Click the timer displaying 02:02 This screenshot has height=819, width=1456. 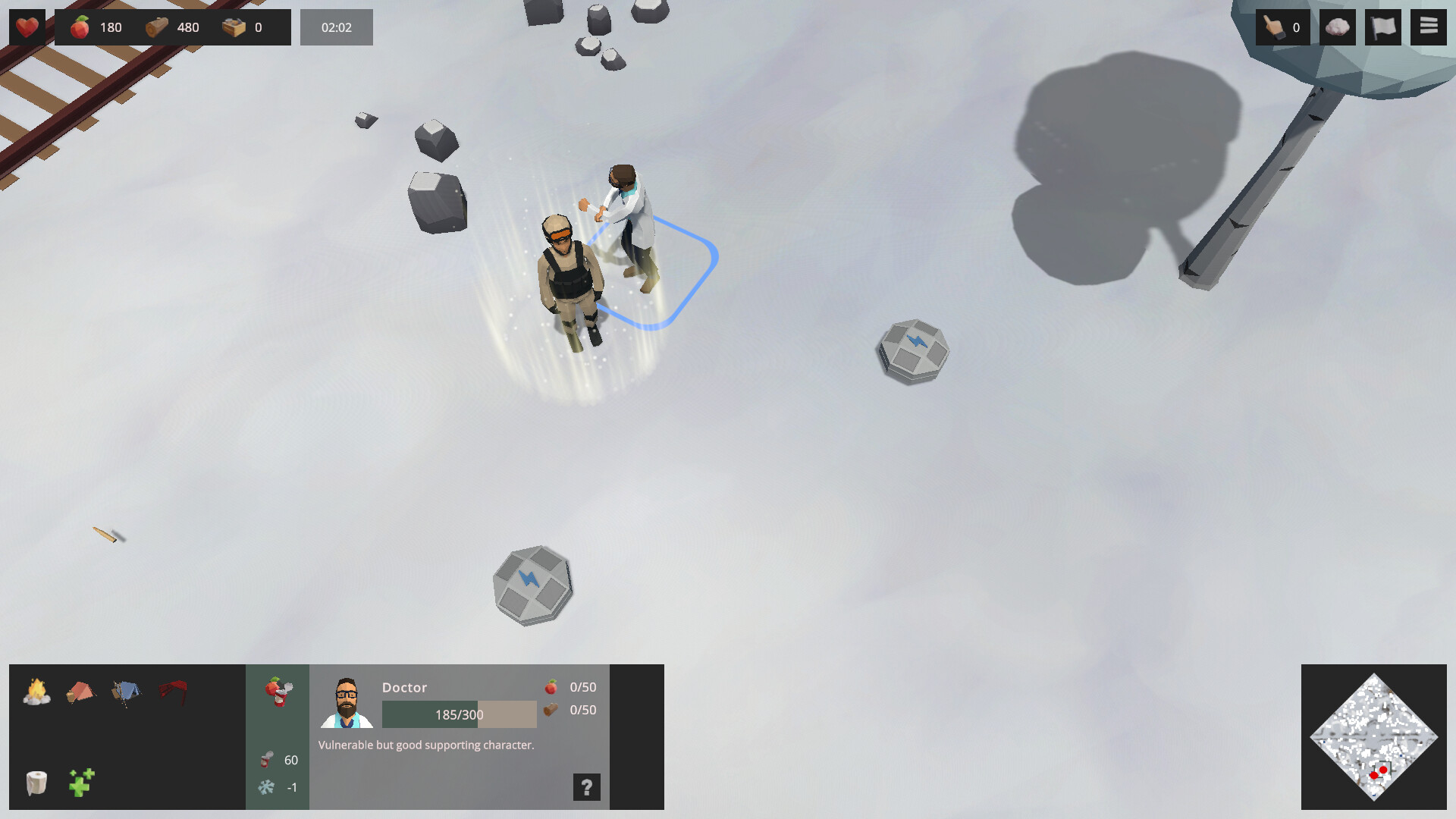[336, 27]
